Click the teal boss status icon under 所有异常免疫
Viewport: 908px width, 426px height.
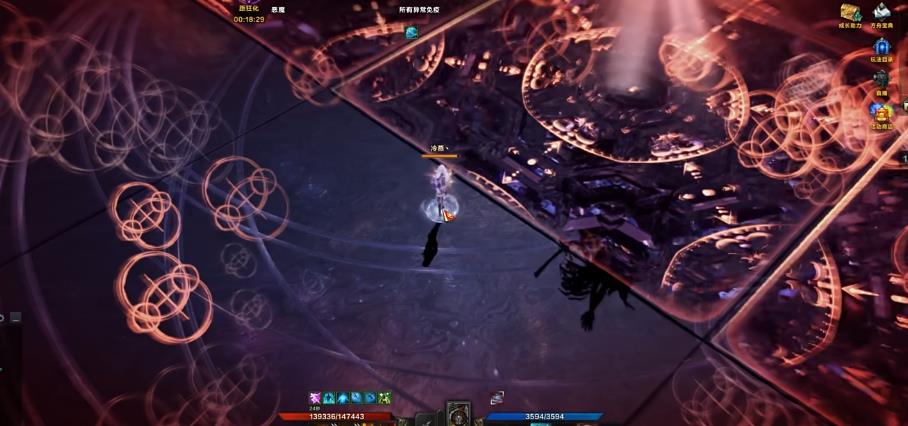[411, 33]
